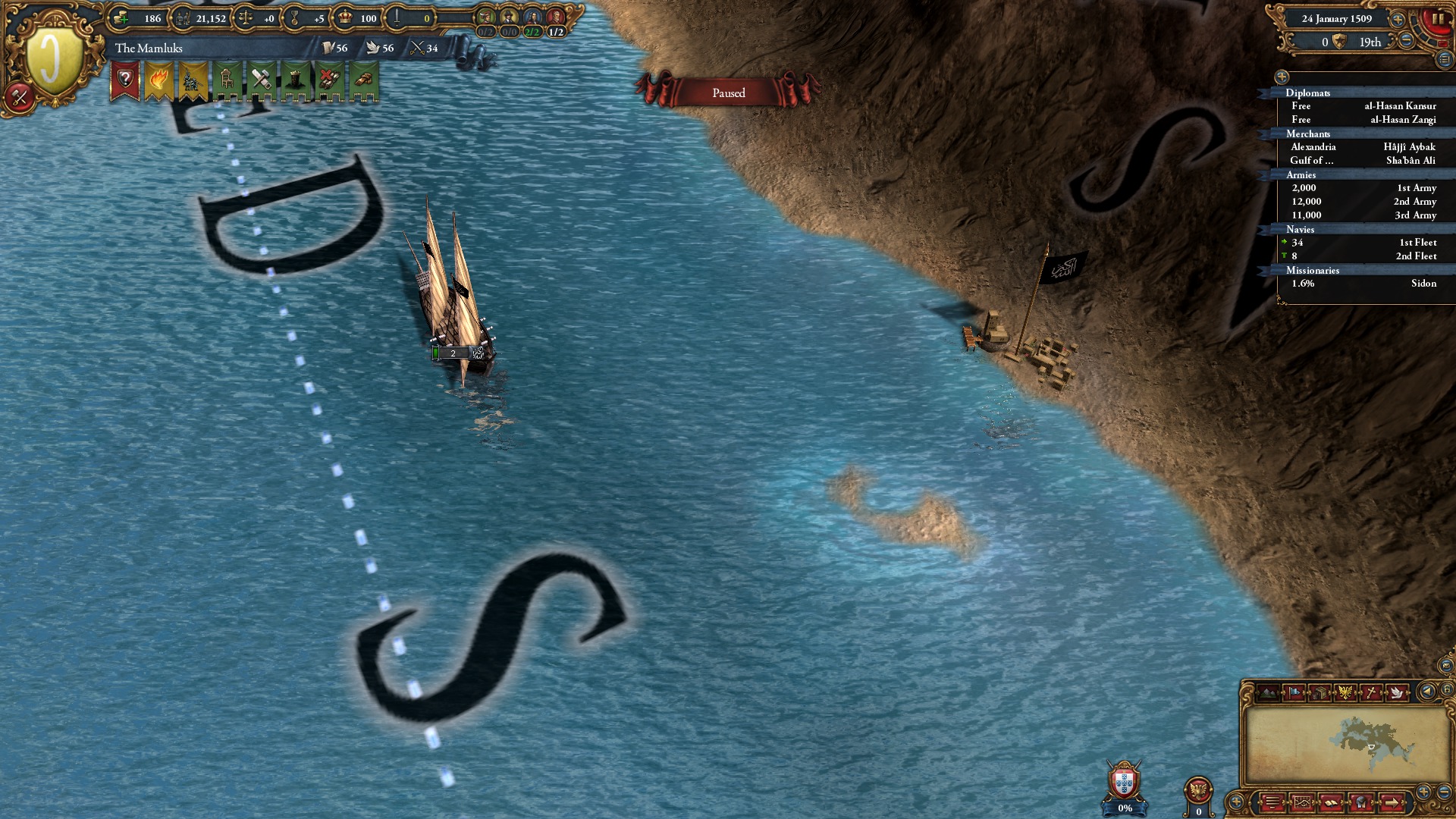Image resolution: width=1456 pixels, height=819 pixels.
Task: Toggle the outliner filter globe icon
Action: (x=1282, y=77)
